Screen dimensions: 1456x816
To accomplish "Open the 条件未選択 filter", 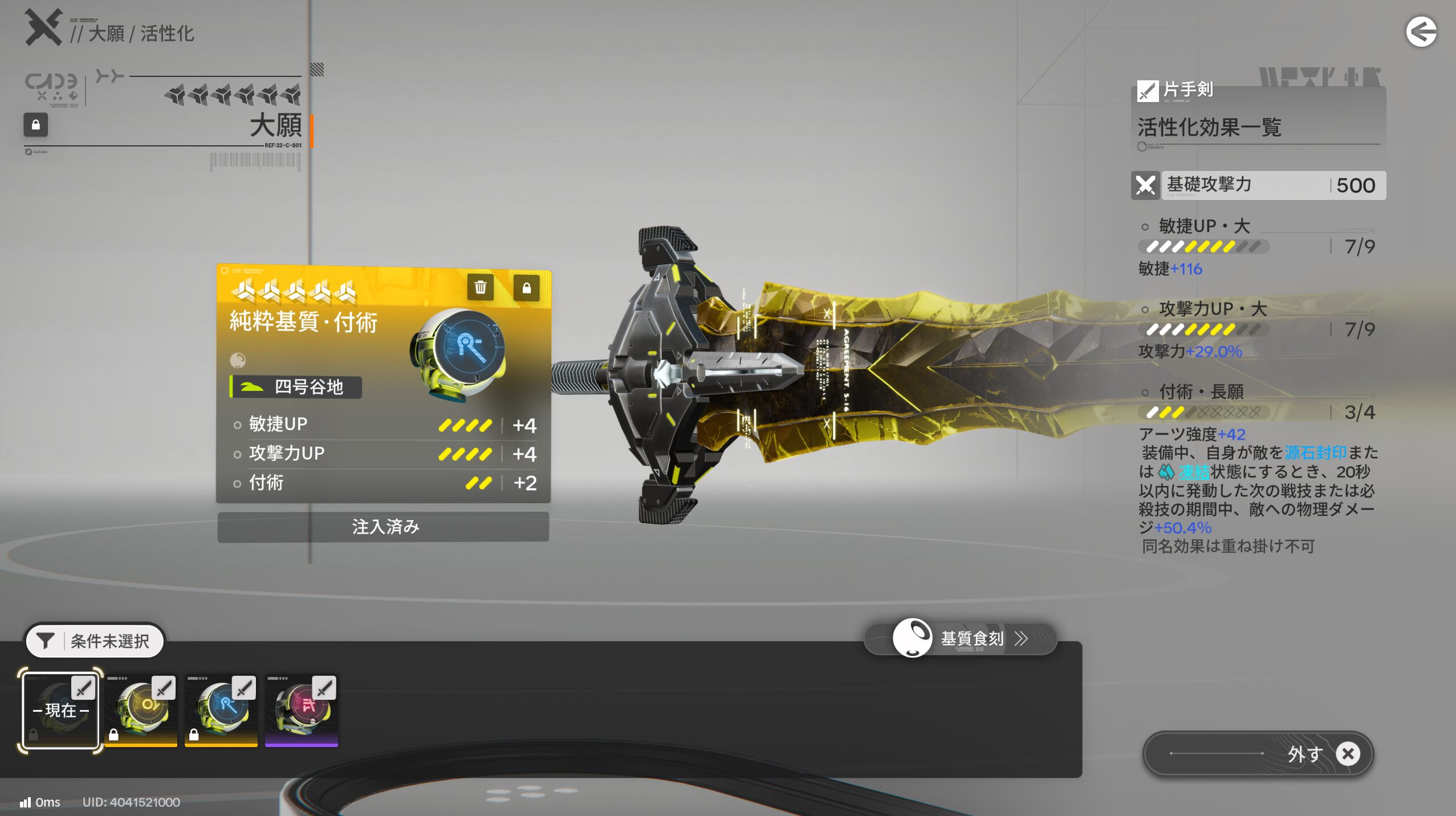I will [x=95, y=640].
